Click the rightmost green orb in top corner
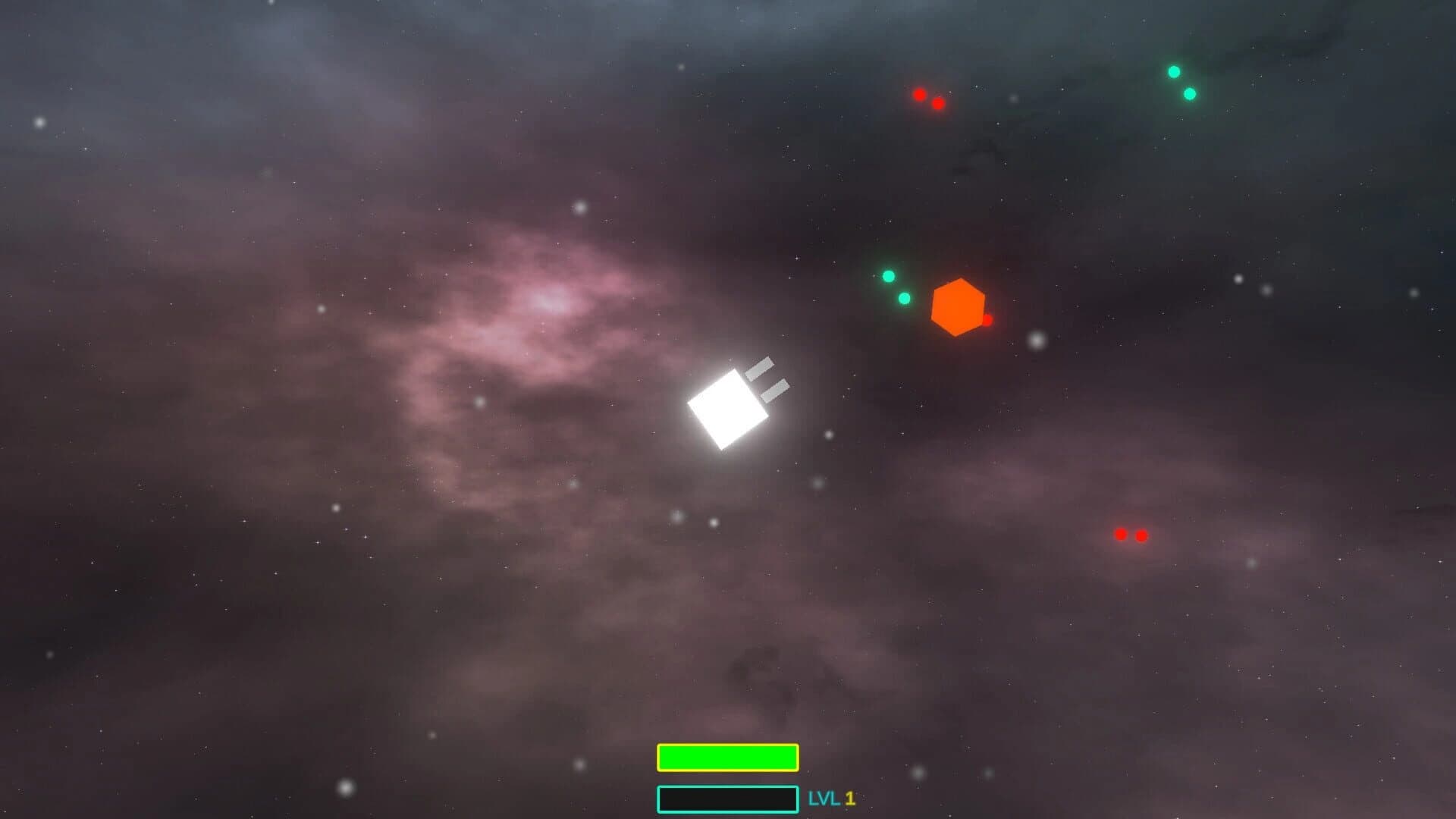Image resolution: width=1456 pixels, height=819 pixels. pyautogui.click(x=1190, y=95)
